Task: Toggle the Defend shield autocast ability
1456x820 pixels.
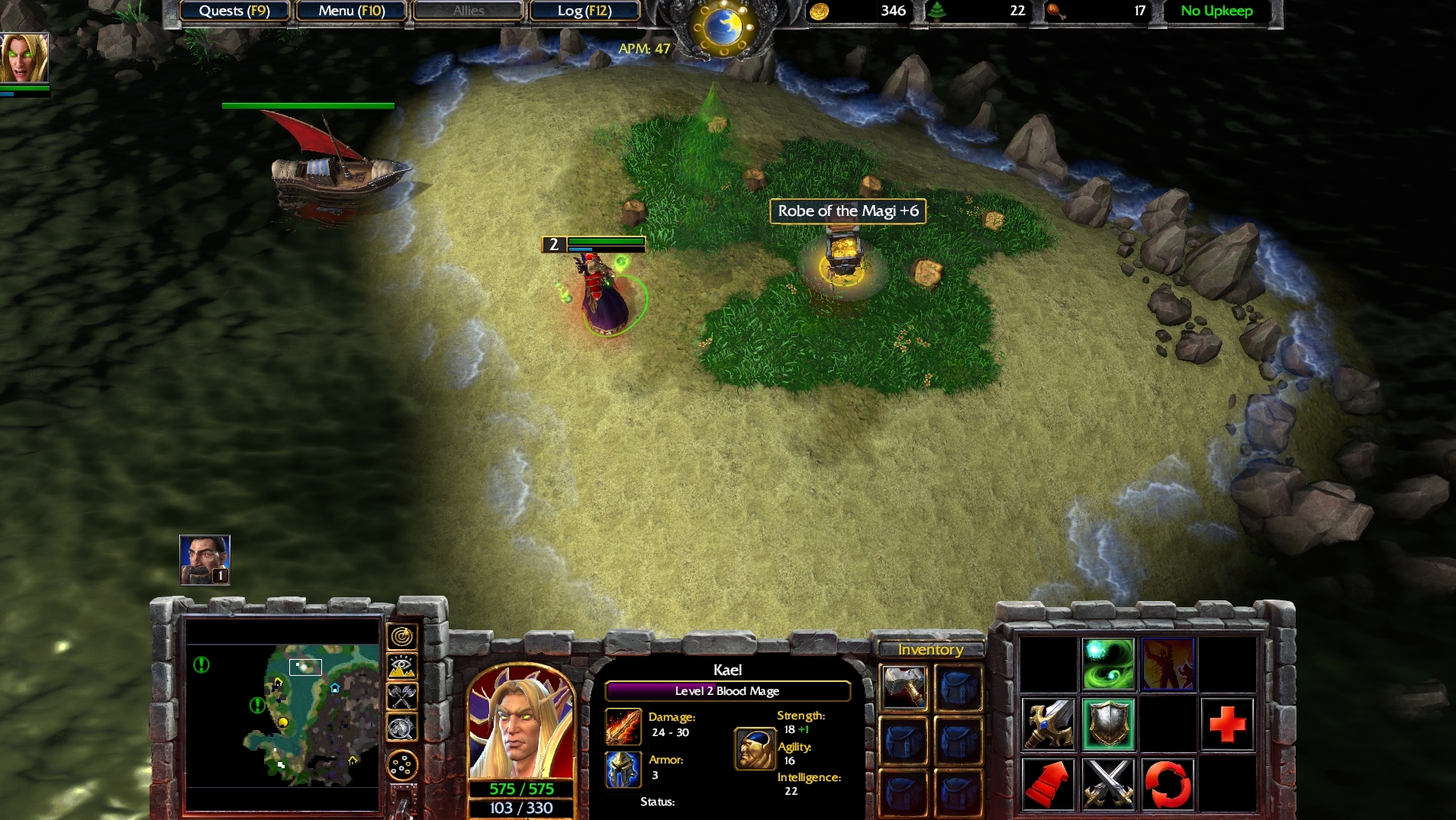Action: click(1106, 723)
